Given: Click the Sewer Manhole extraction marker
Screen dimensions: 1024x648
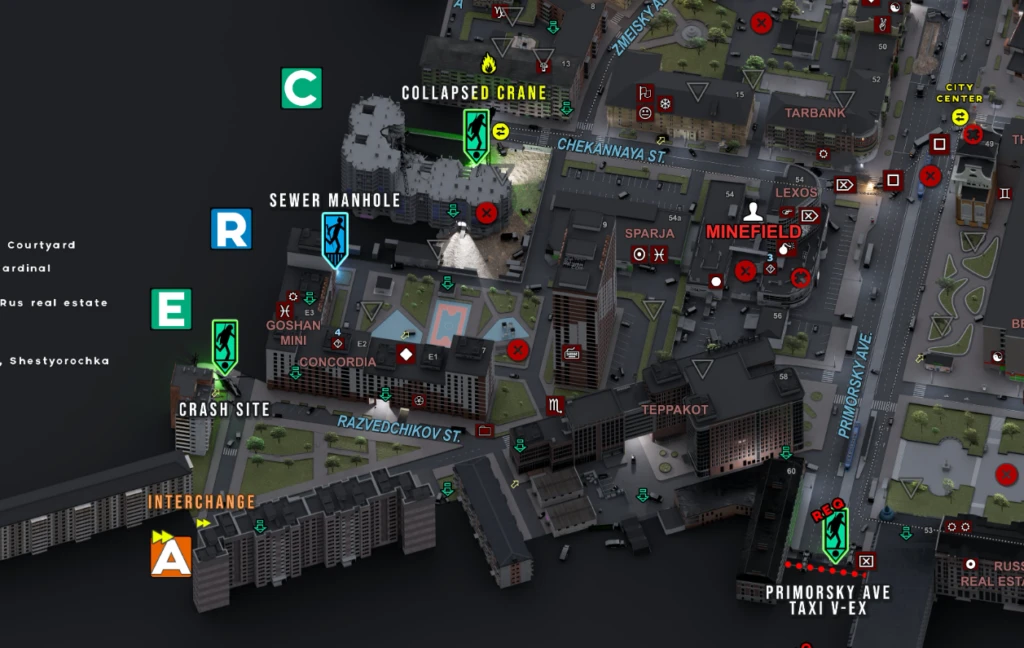Looking at the screenshot, I should click(335, 237).
